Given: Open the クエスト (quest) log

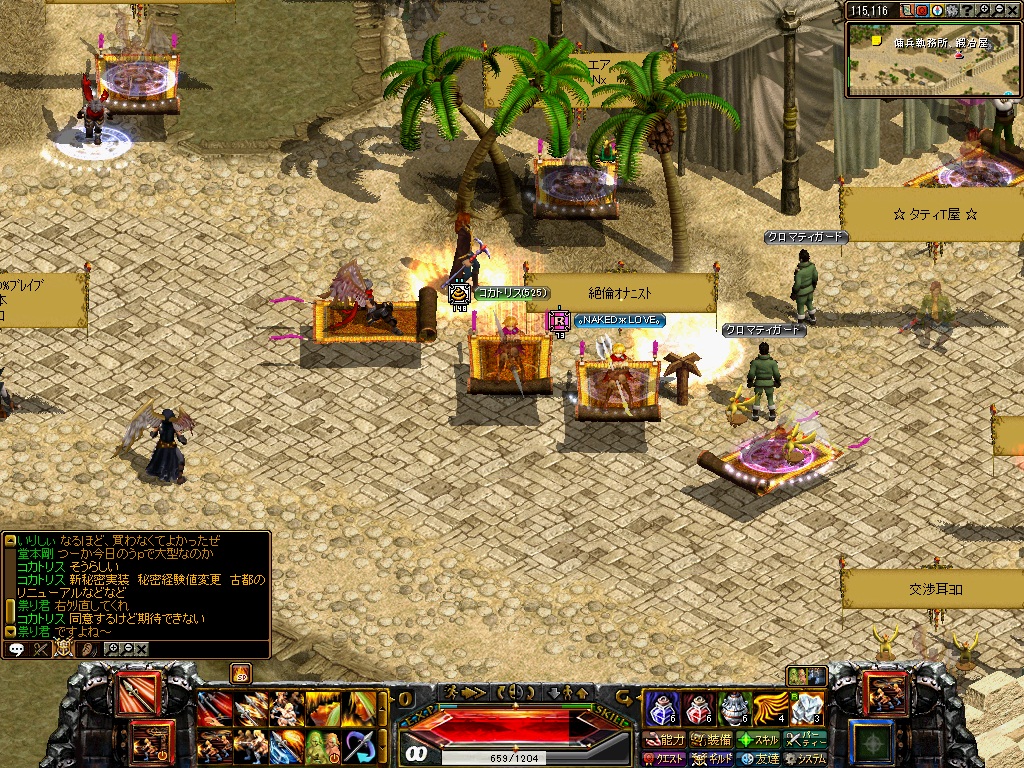Looking at the screenshot, I should tap(667, 759).
